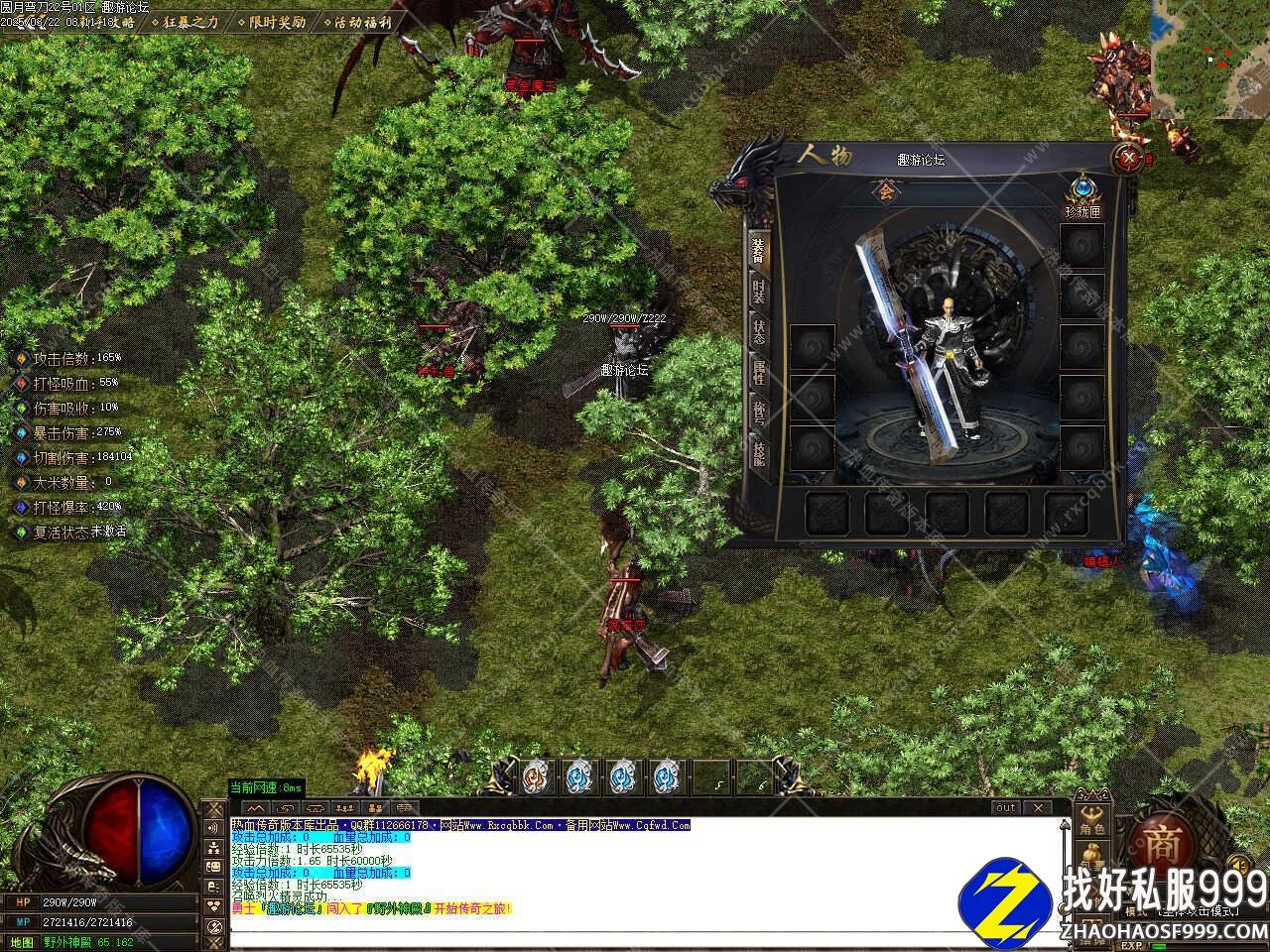The height and width of the screenshot is (952, 1270).
Task: Open the 包裹 bag button
Action: tap(1092, 859)
